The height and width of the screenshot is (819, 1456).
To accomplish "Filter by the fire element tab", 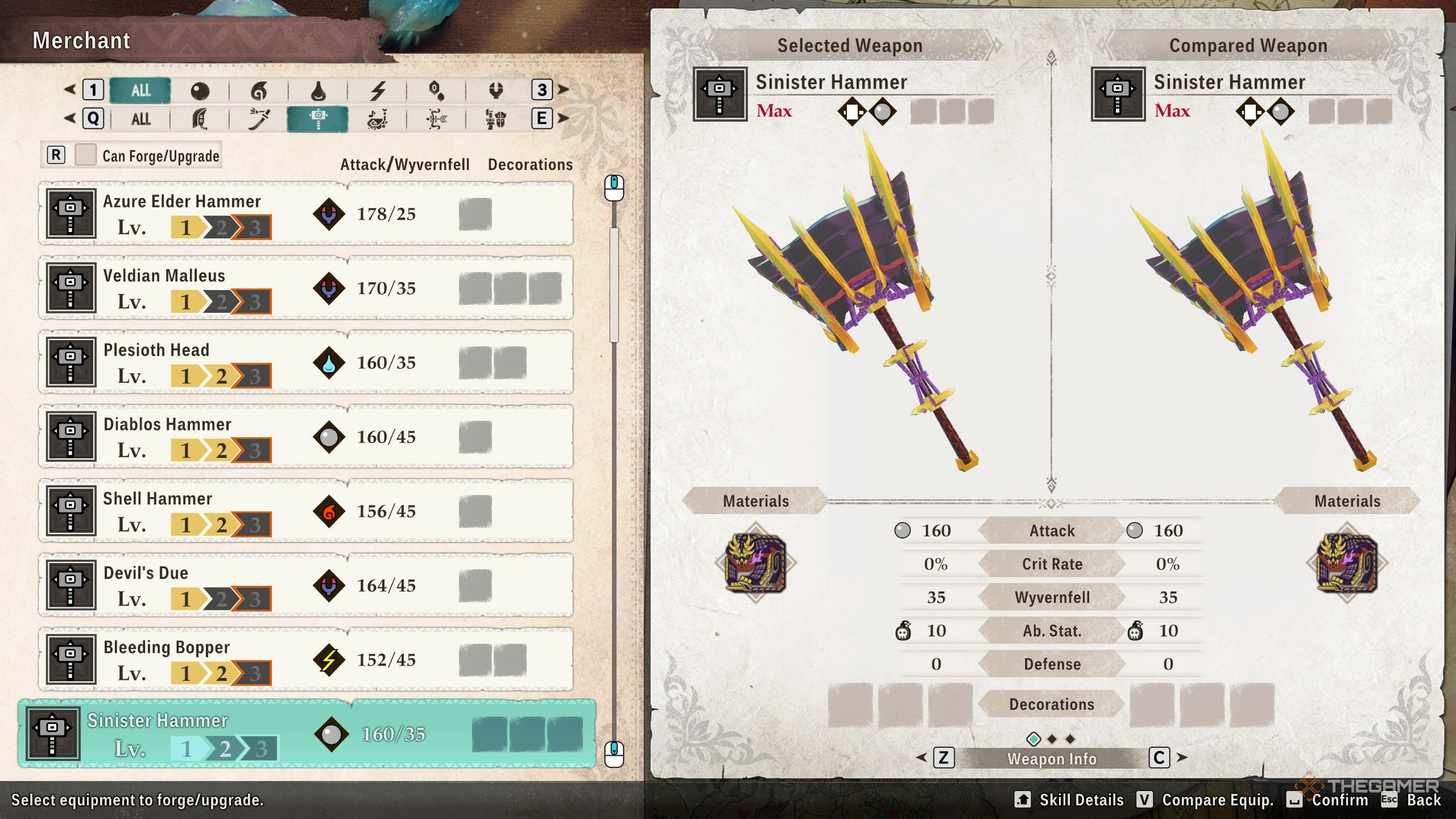I will 259,90.
